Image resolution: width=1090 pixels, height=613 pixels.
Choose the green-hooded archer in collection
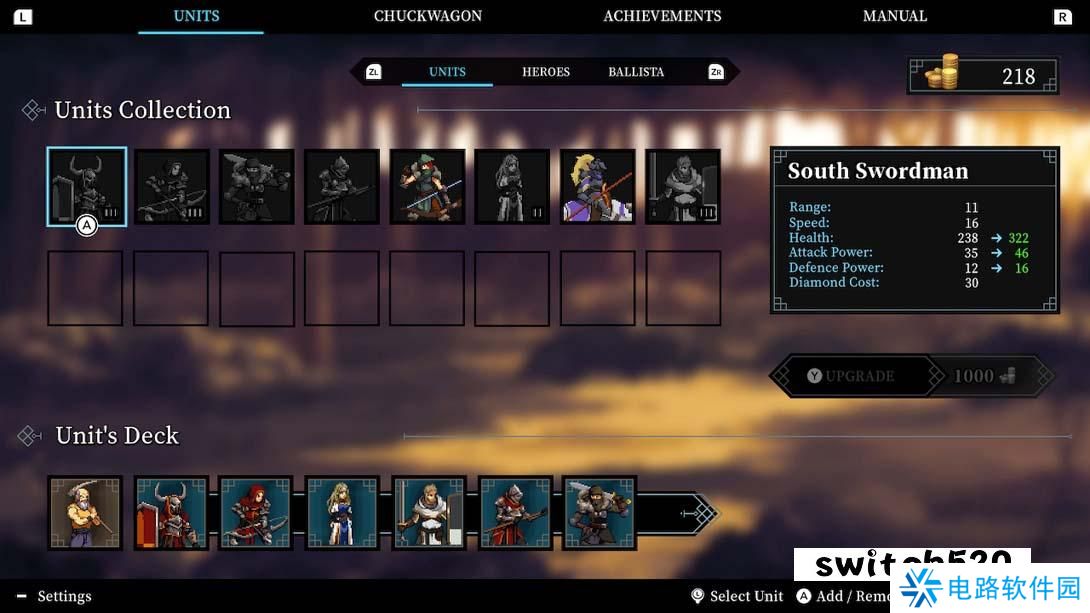pyautogui.click(x=427, y=187)
